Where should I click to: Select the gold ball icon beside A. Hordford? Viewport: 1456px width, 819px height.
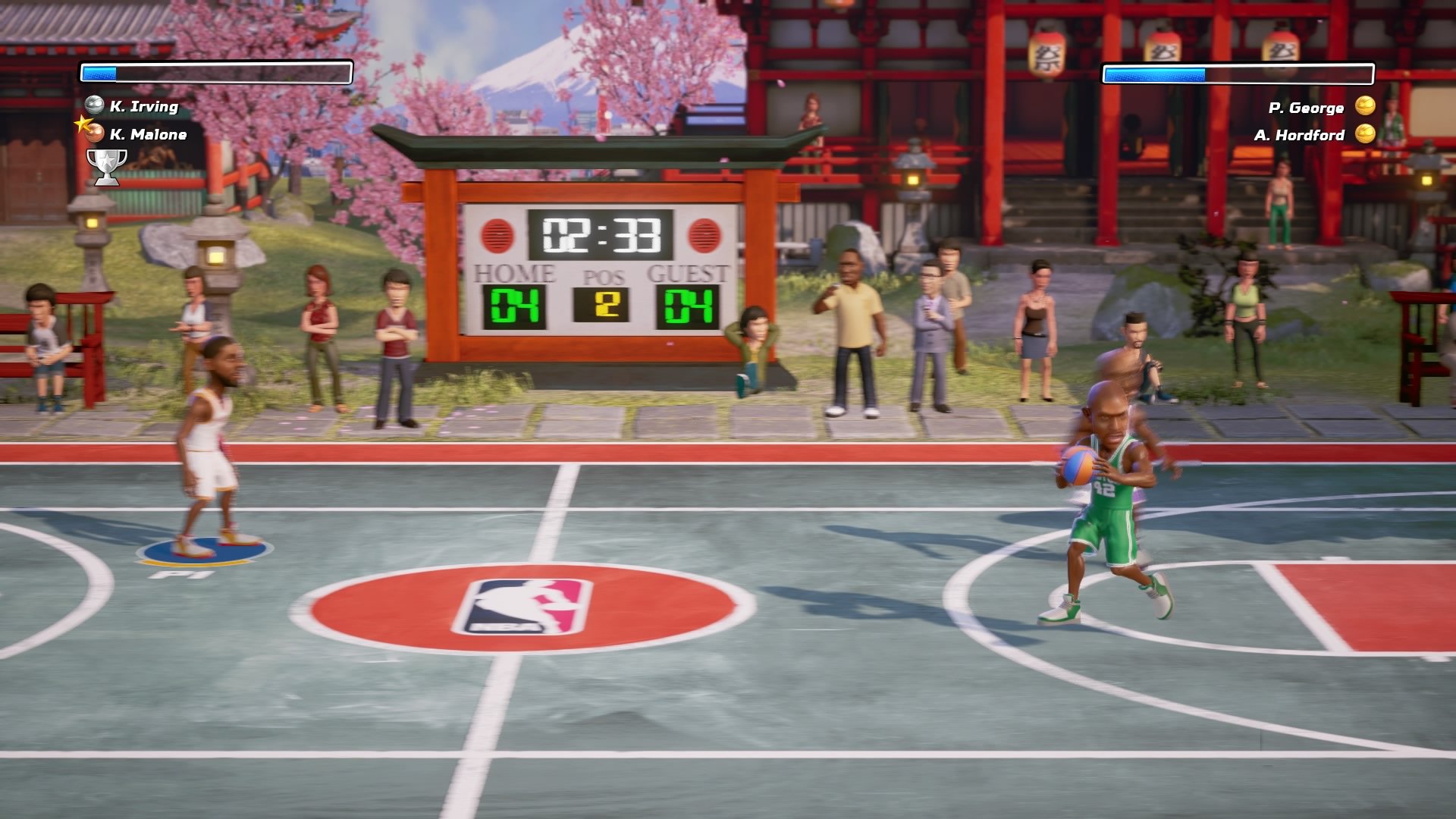(1365, 135)
